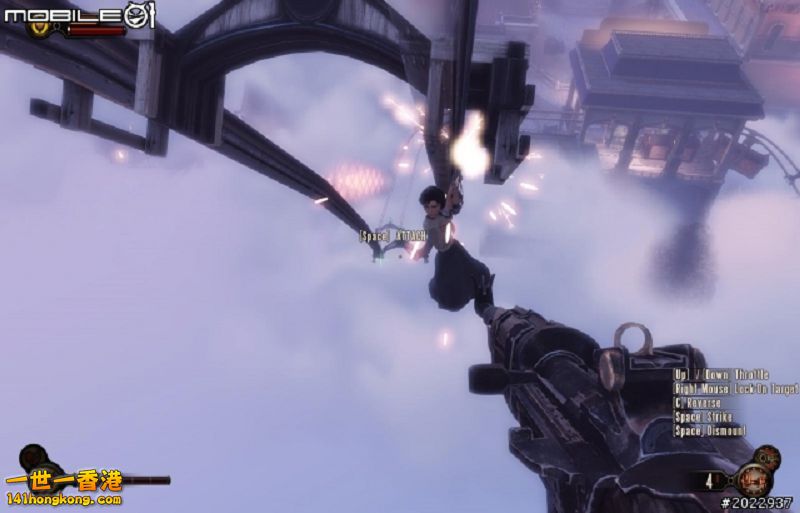Screen dimensions: 800x513
Task: Select the equipped weapon icon
Action: (752, 479)
